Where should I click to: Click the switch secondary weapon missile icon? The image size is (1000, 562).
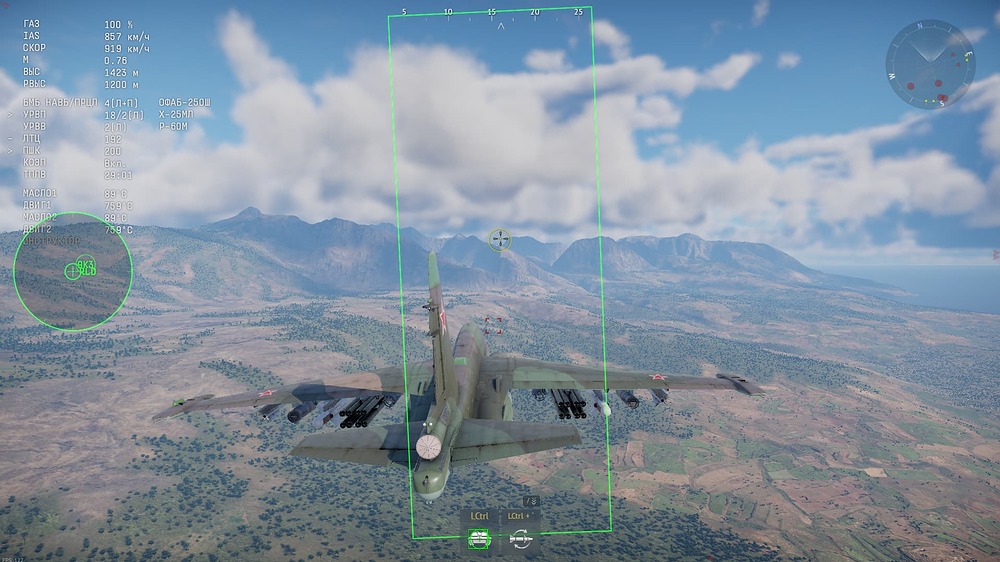pyautogui.click(x=519, y=539)
